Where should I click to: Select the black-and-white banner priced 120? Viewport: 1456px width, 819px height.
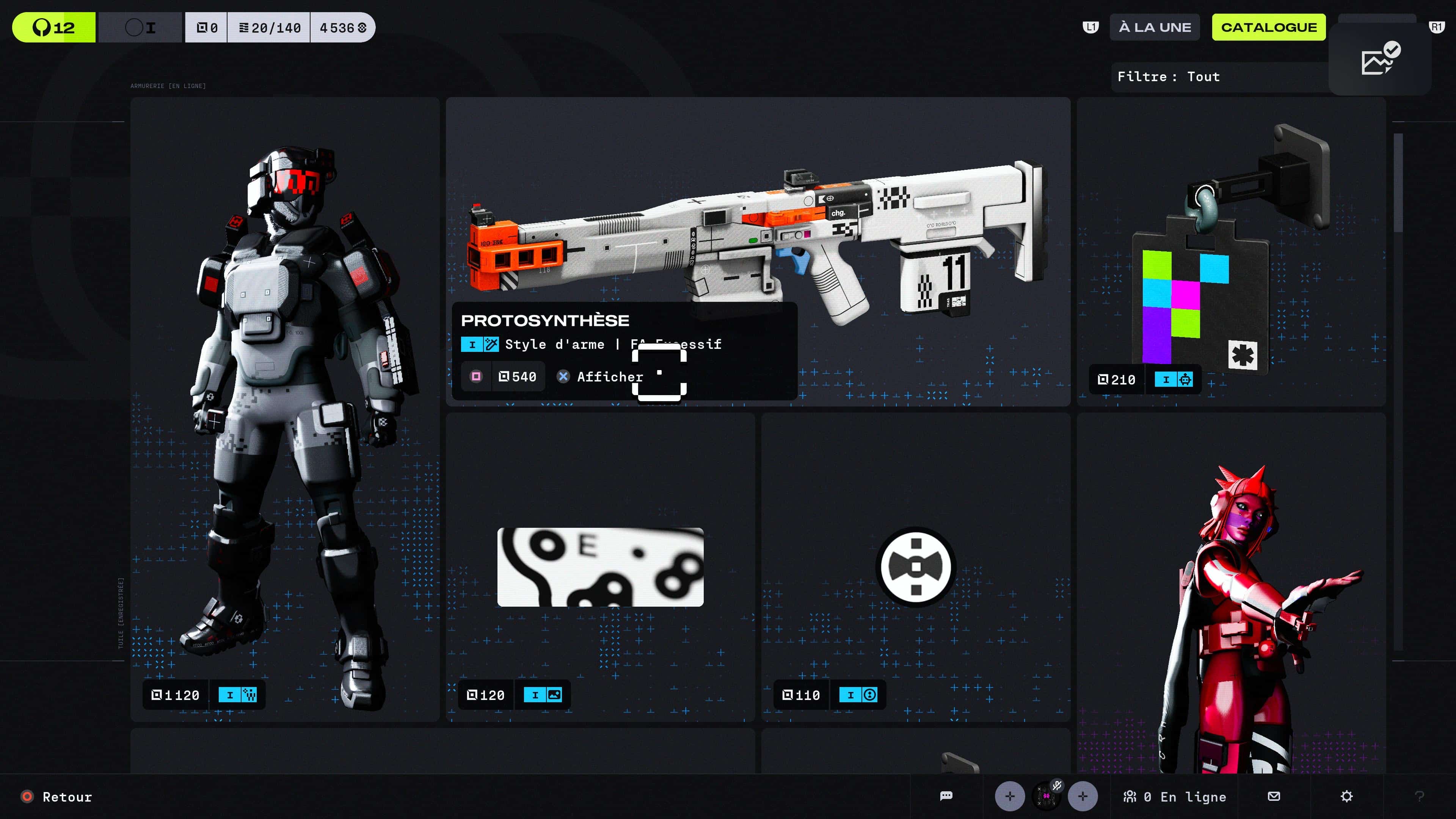click(x=600, y=567)
